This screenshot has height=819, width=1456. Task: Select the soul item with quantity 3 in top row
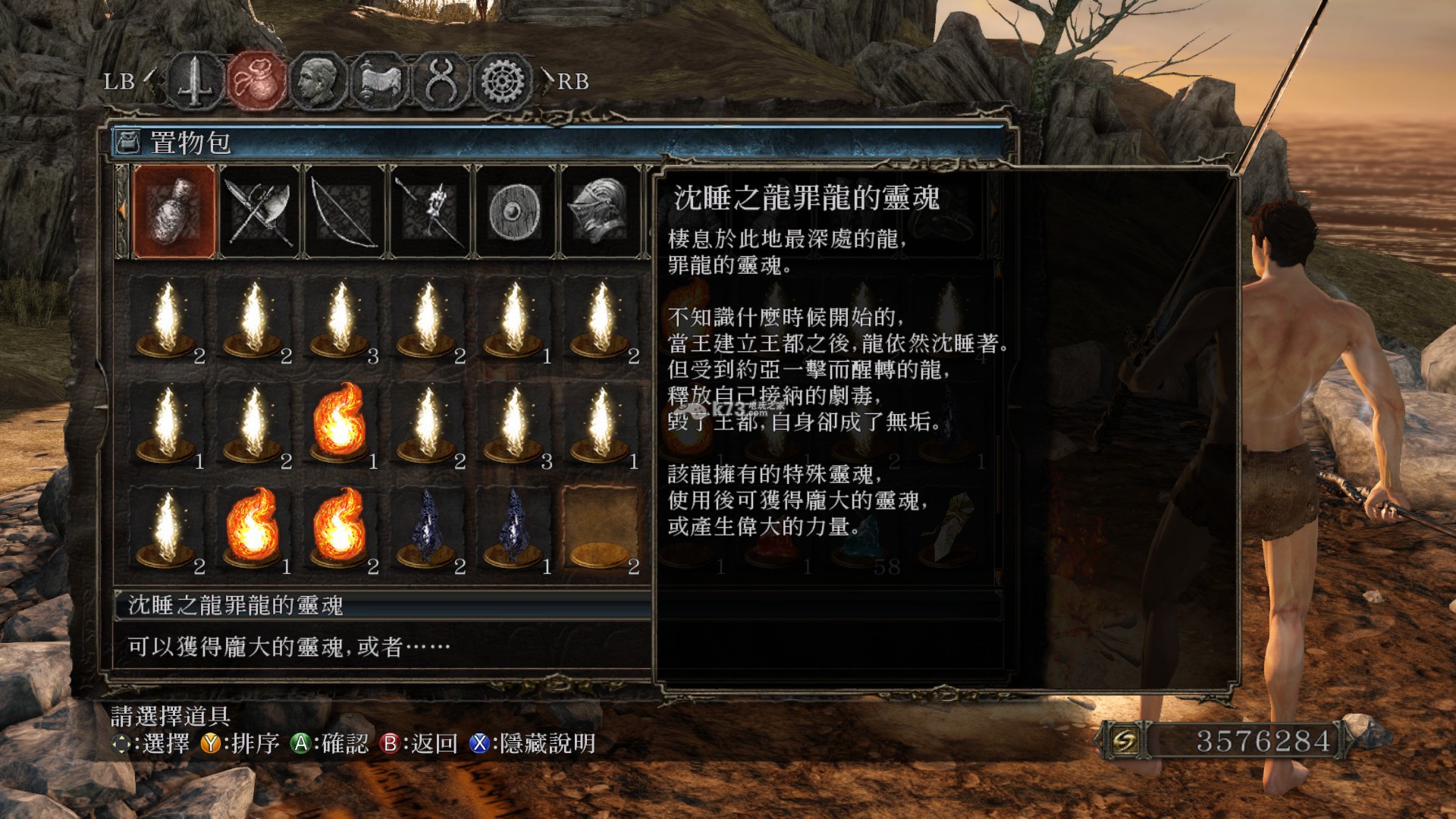tap(340, 320)
